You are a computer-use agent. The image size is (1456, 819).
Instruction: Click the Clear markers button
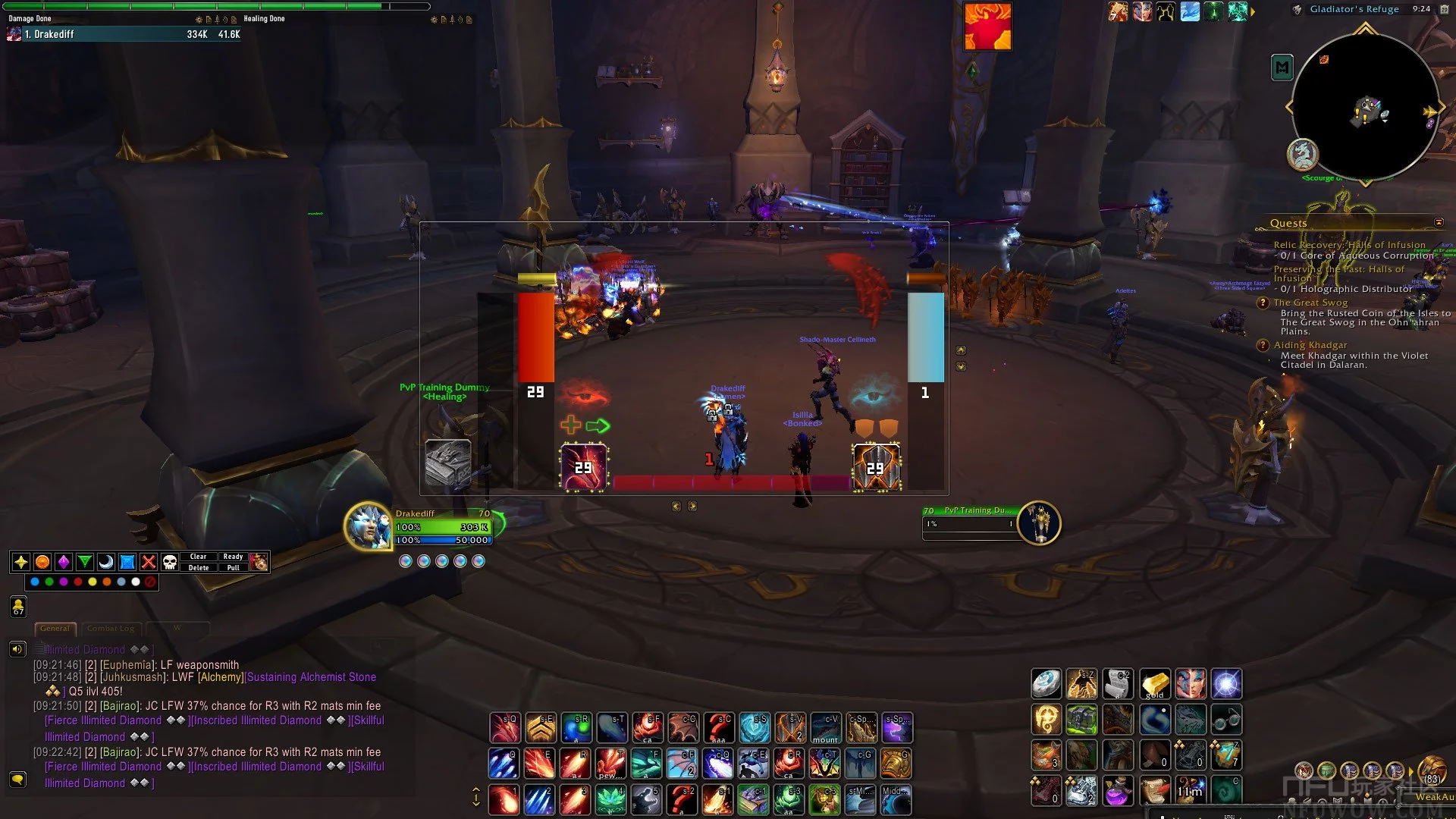coord(198,557)
